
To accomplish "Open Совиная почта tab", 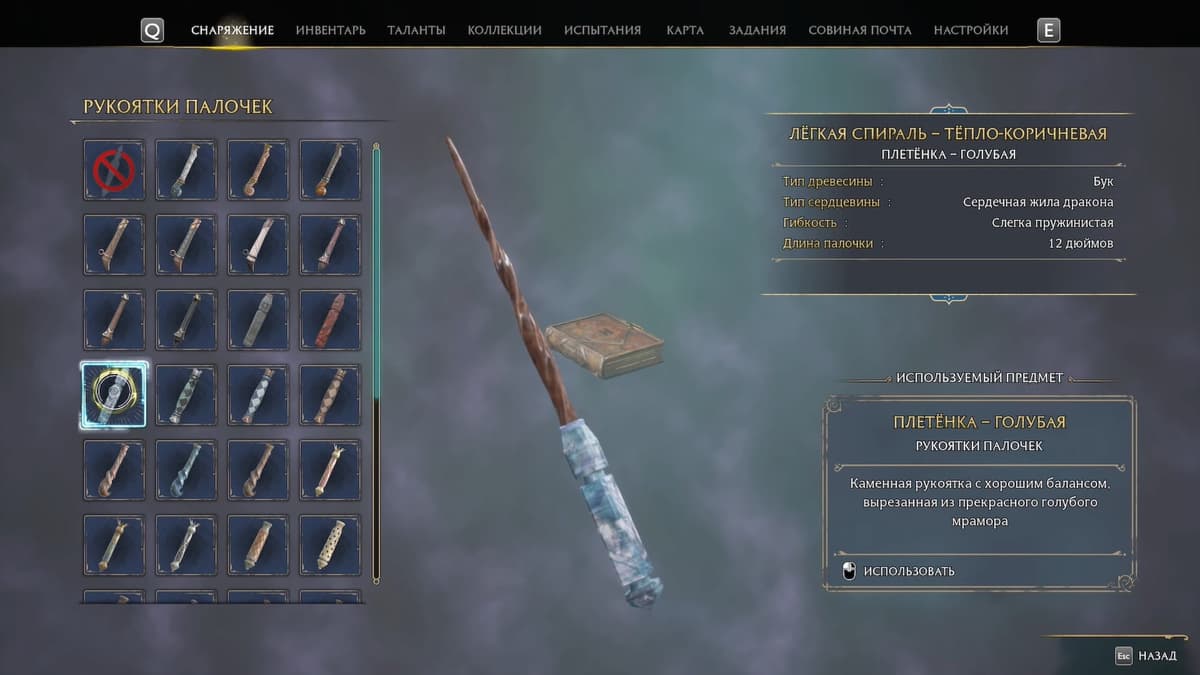I will [x=859, y=30].
